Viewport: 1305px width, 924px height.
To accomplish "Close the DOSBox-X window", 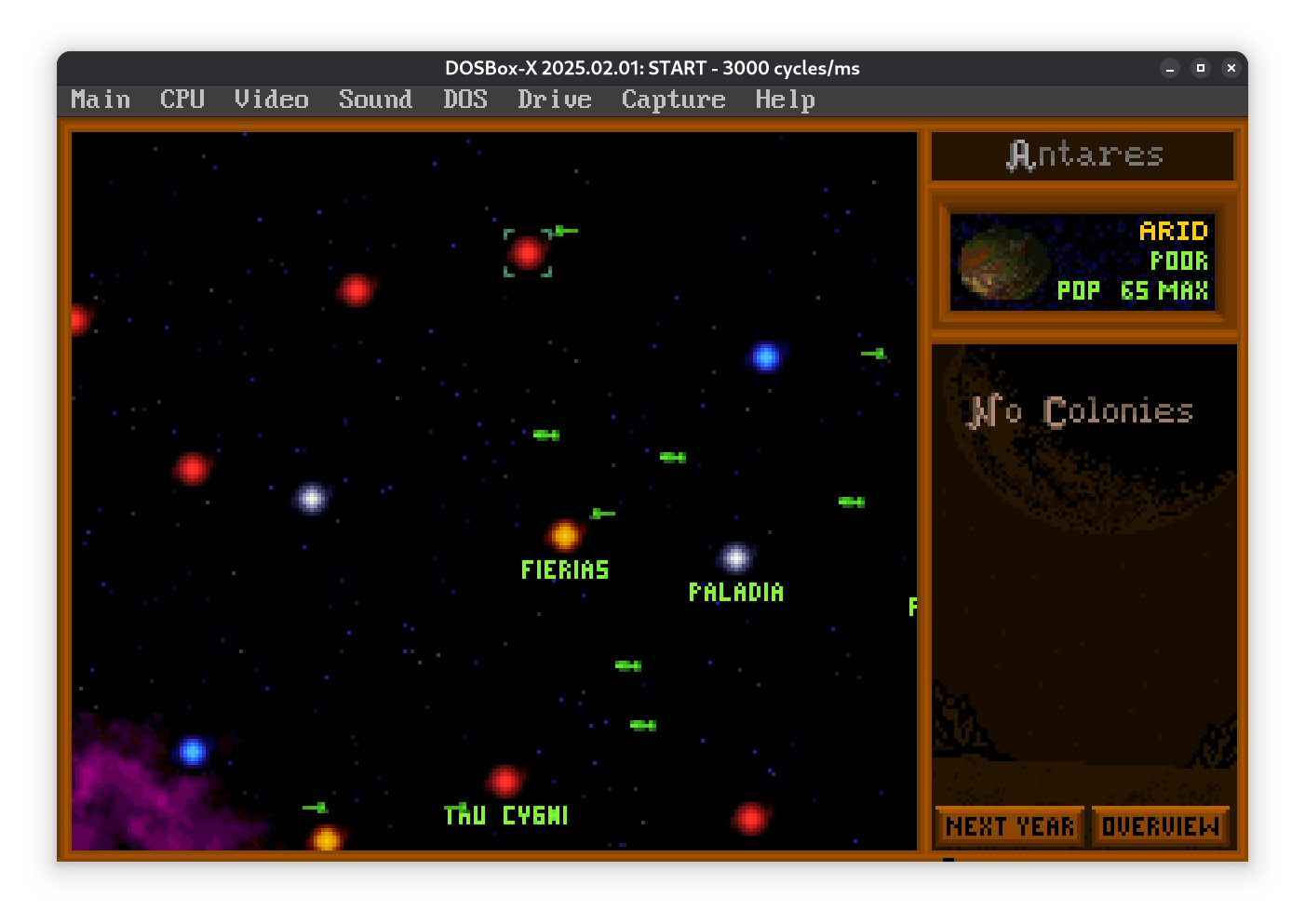I will [x=1231, y=68].
